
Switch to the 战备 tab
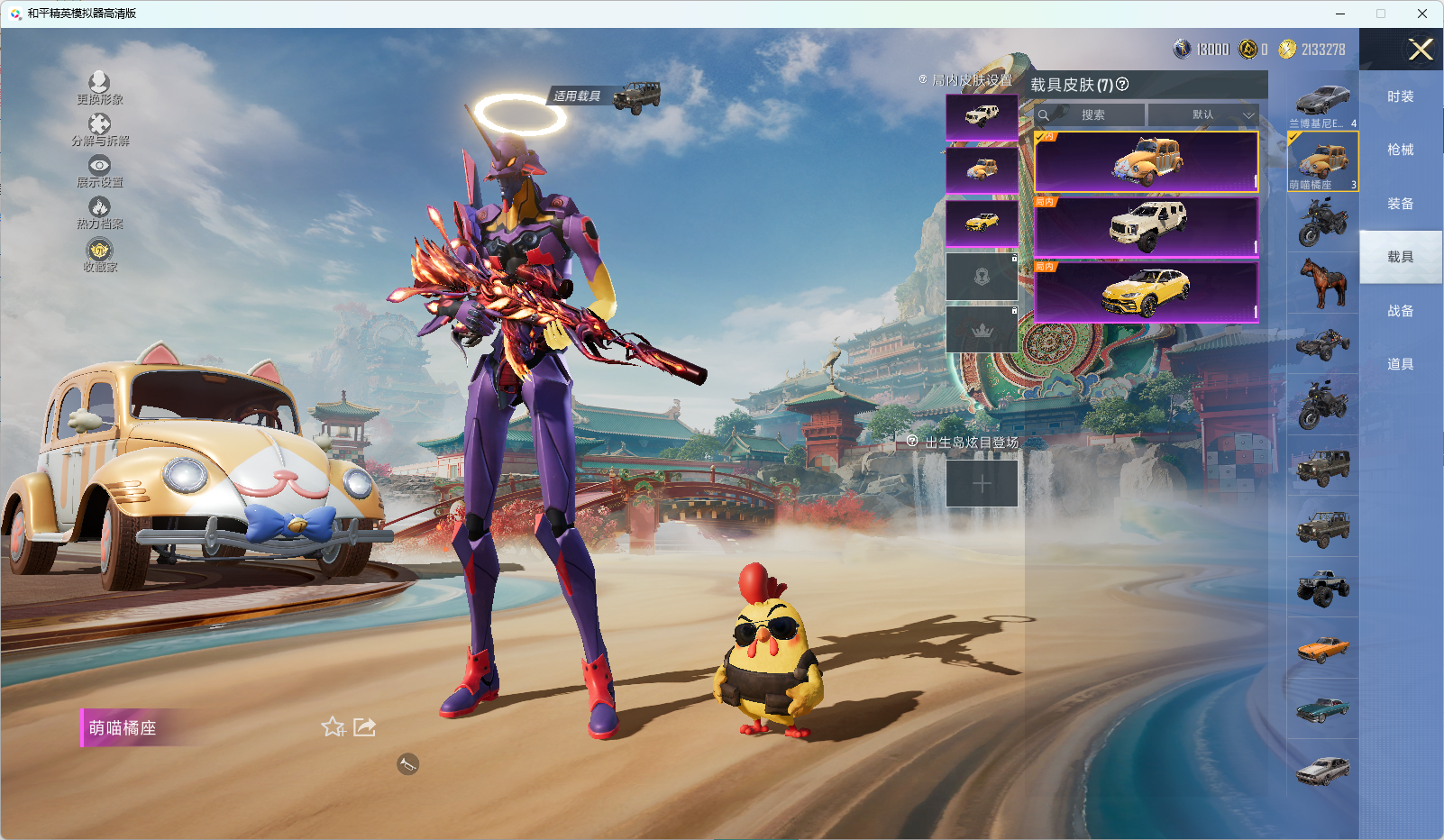point(1400,311)
